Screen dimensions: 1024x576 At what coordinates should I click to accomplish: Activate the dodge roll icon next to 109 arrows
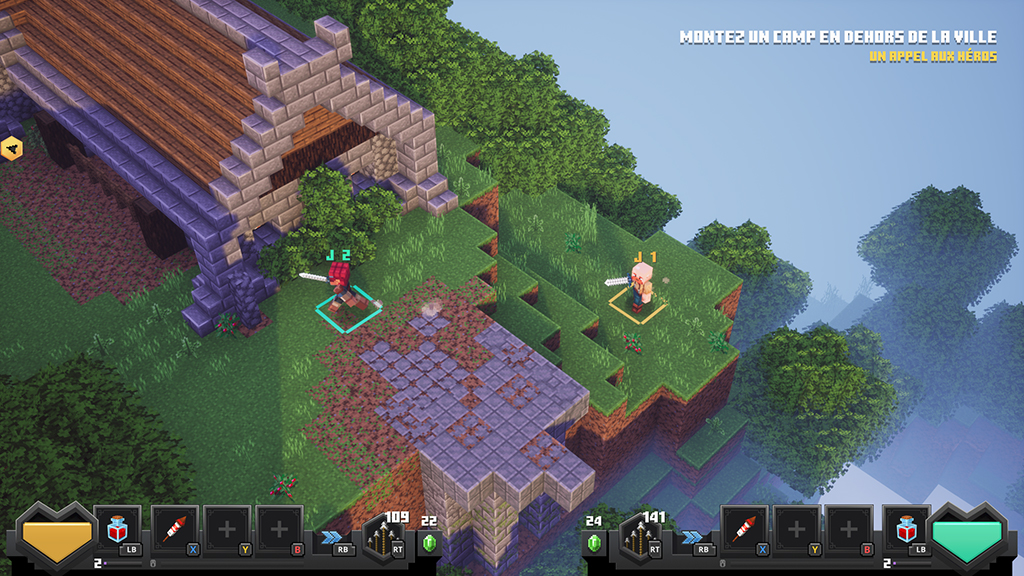332,537
